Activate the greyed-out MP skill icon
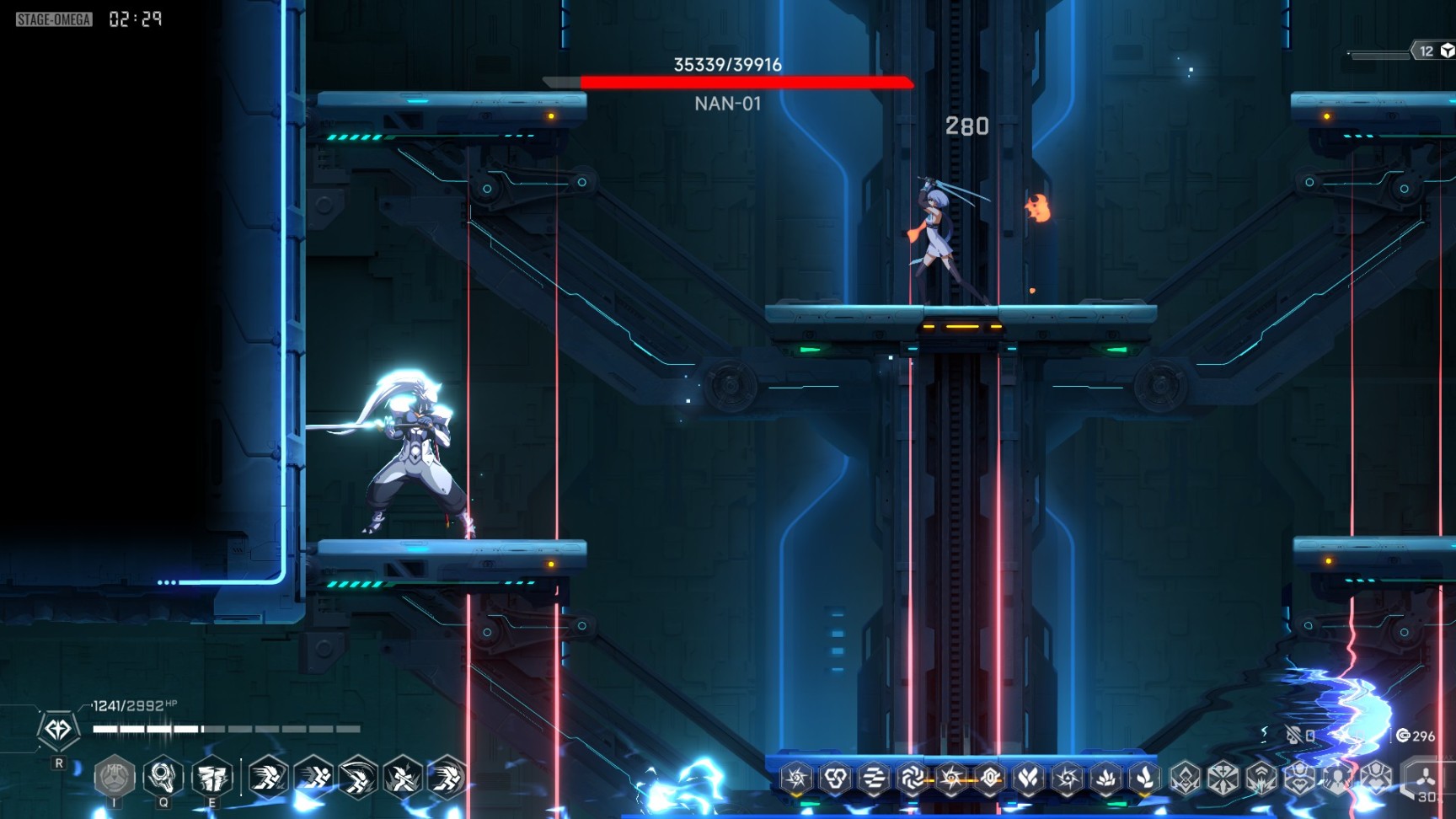The height and width of the screenshot is (819, 1456). click(x=115, y=776)
